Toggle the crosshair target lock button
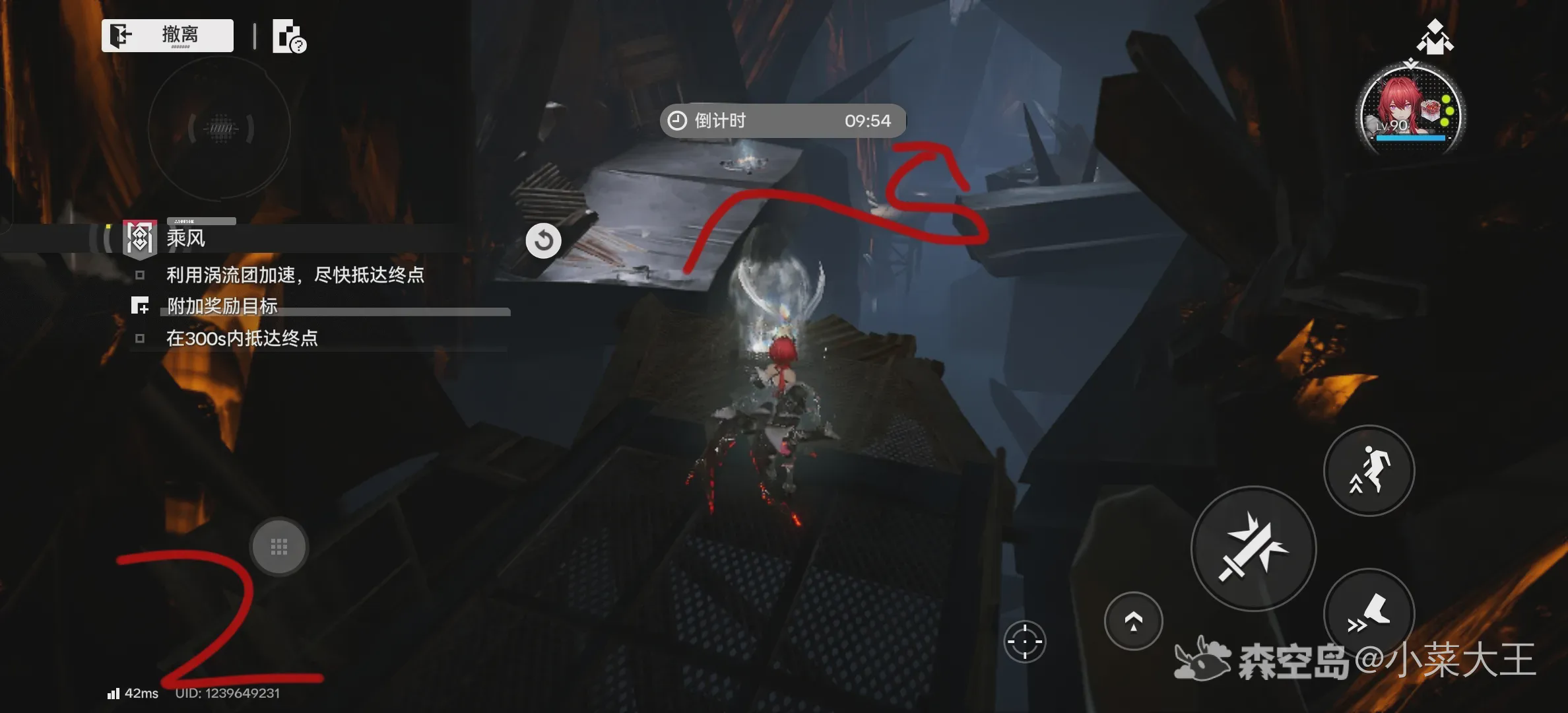 click(1024, 641)
